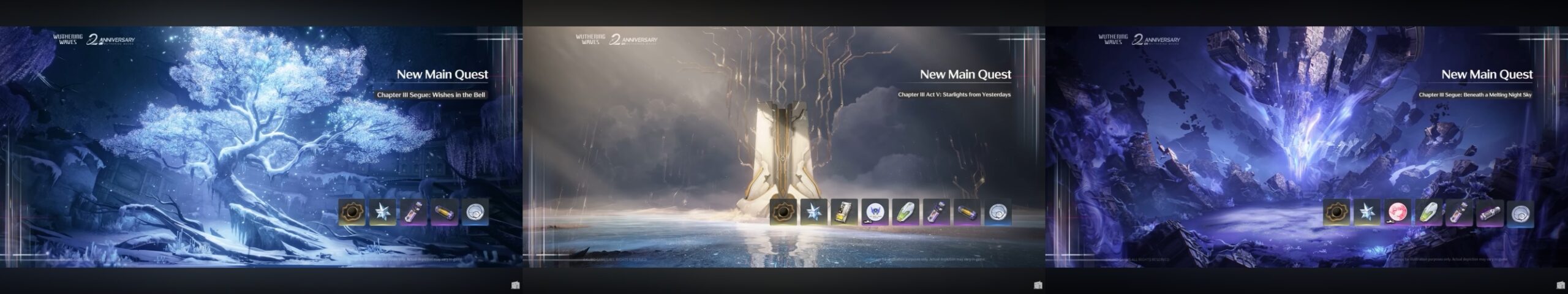
Task: Pick the Astrite star under Beneath a Melting Night Sky
Action: pos(1366,213)
